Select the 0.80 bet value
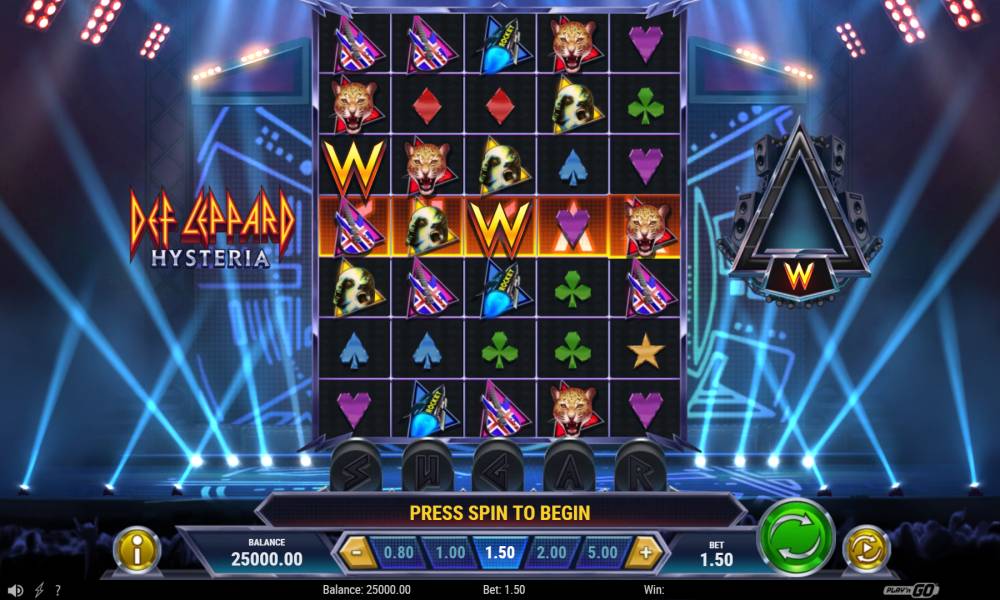Viewport: 1000px width, 600px height. pyautogui.click(x=398, y=552)
